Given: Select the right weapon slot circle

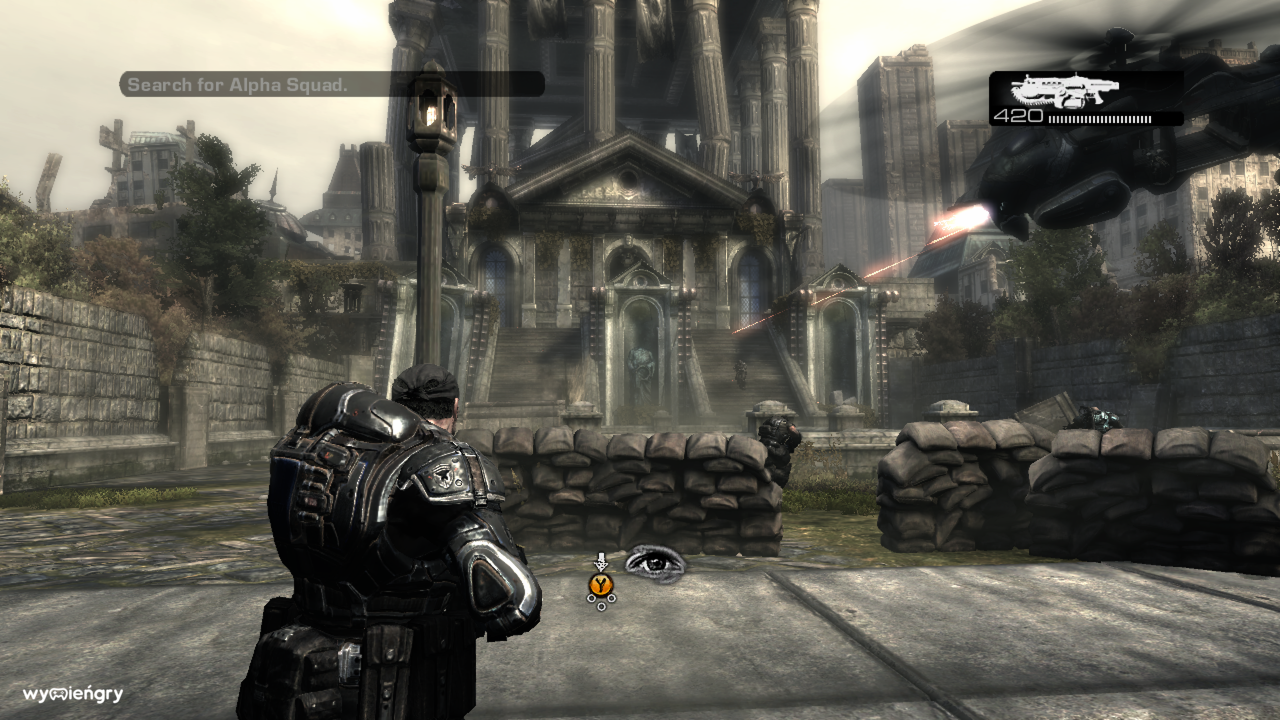Looking at the screenshot, I should tap(612, 597).
